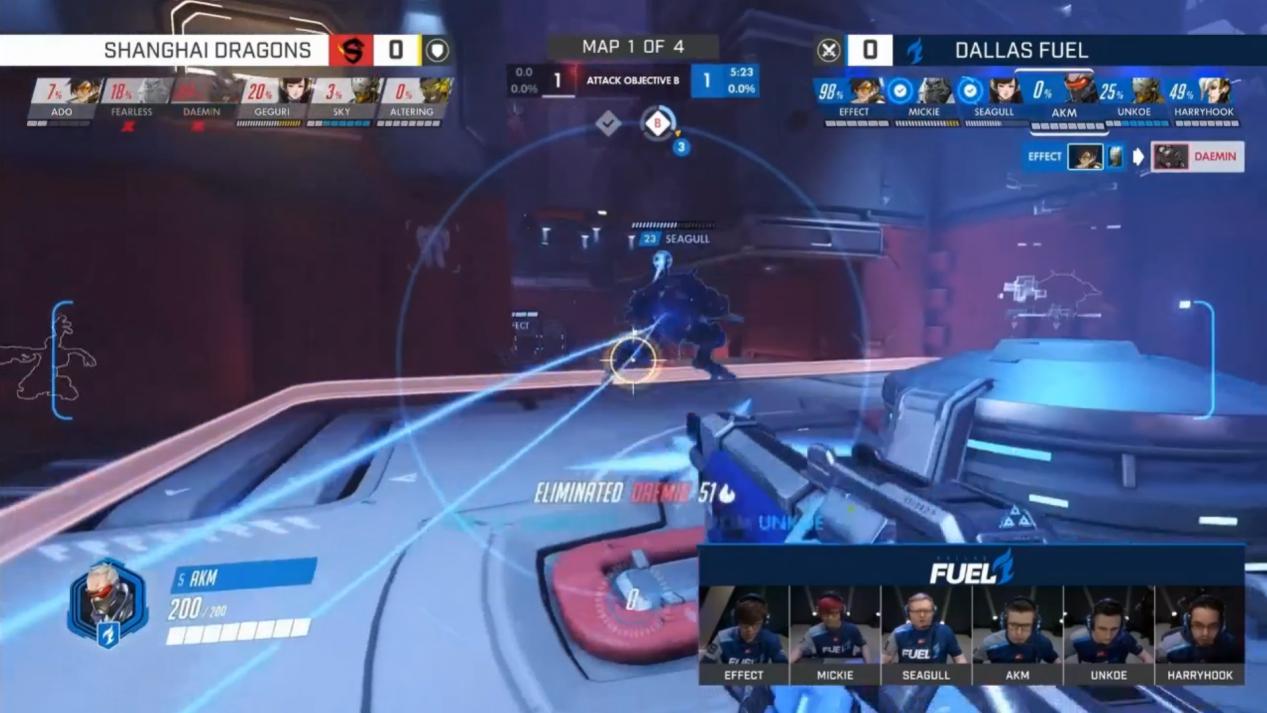Image resolution: width=1267 pixels, height=713 pixels.
Task: Click the EFFECT eliminated DAEMIN kill feed entry
Action: [x=1133, y=157]
